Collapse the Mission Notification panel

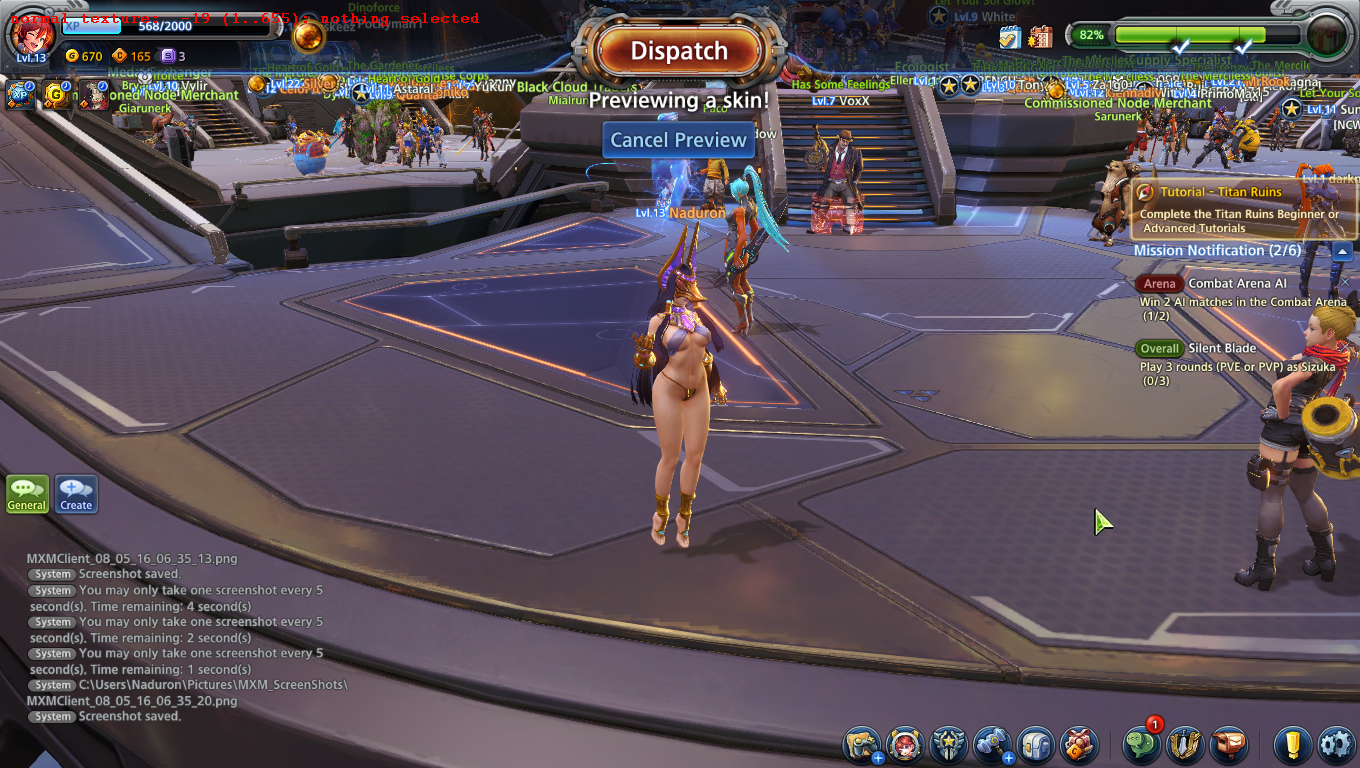(1343, 251)
